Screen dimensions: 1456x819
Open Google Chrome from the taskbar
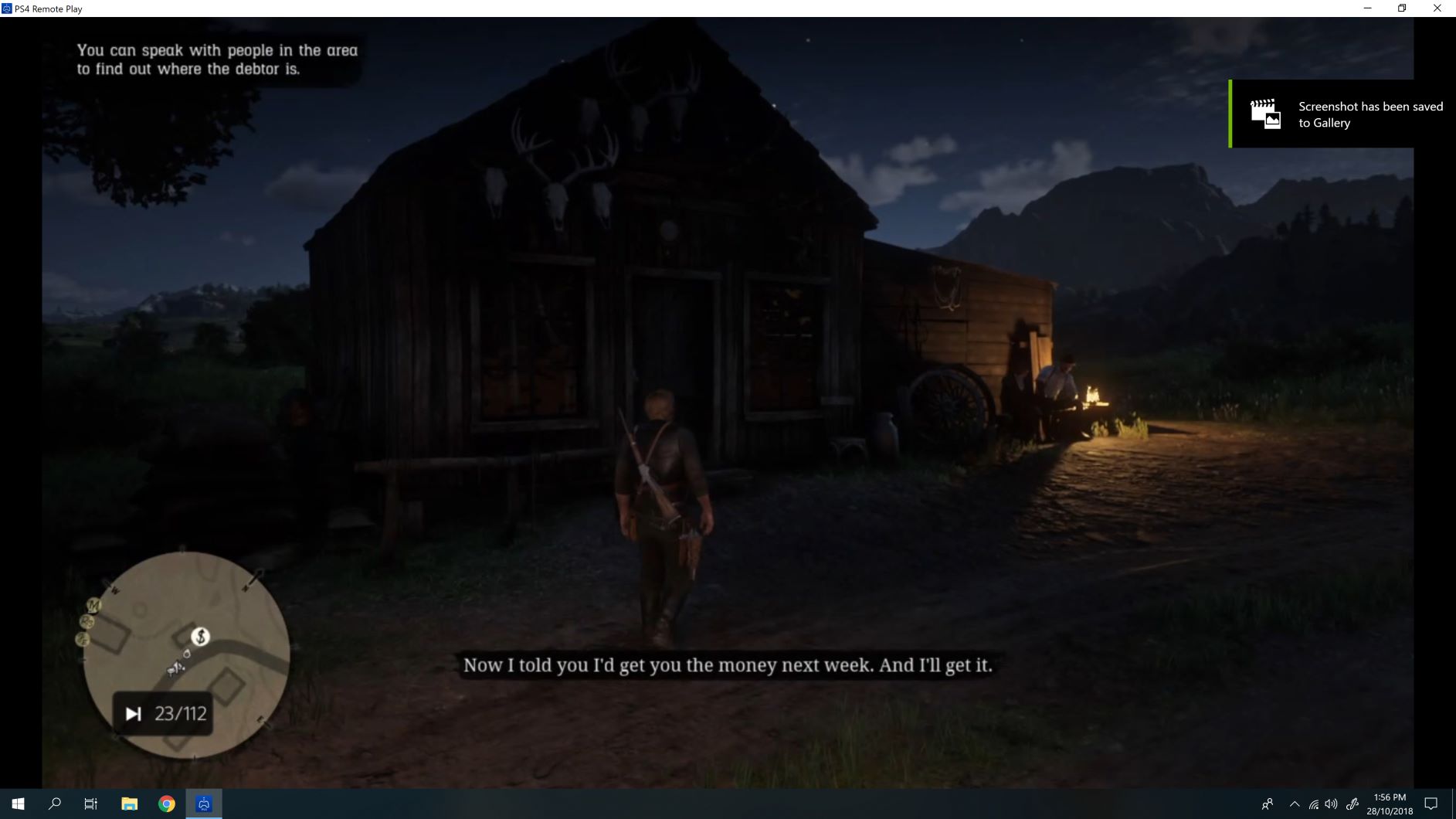tap(166, 804)
